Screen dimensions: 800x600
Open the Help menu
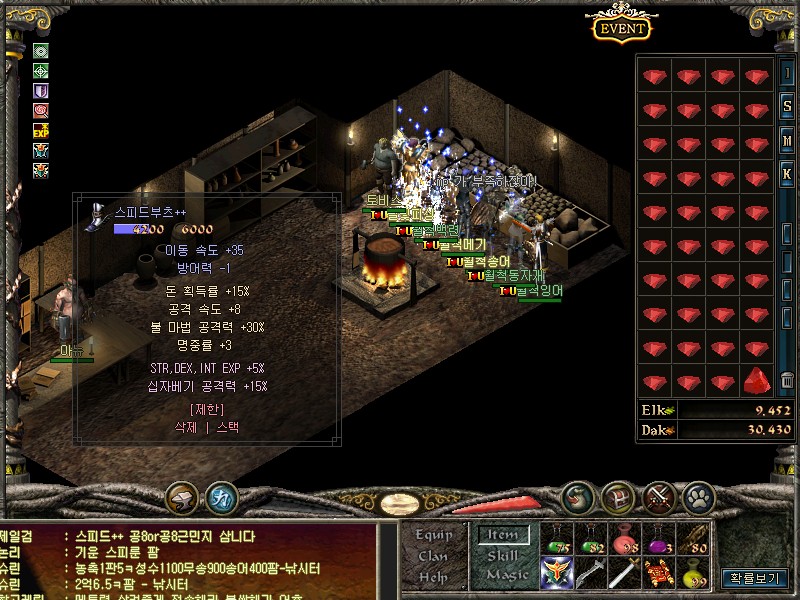tap(433, 577)
